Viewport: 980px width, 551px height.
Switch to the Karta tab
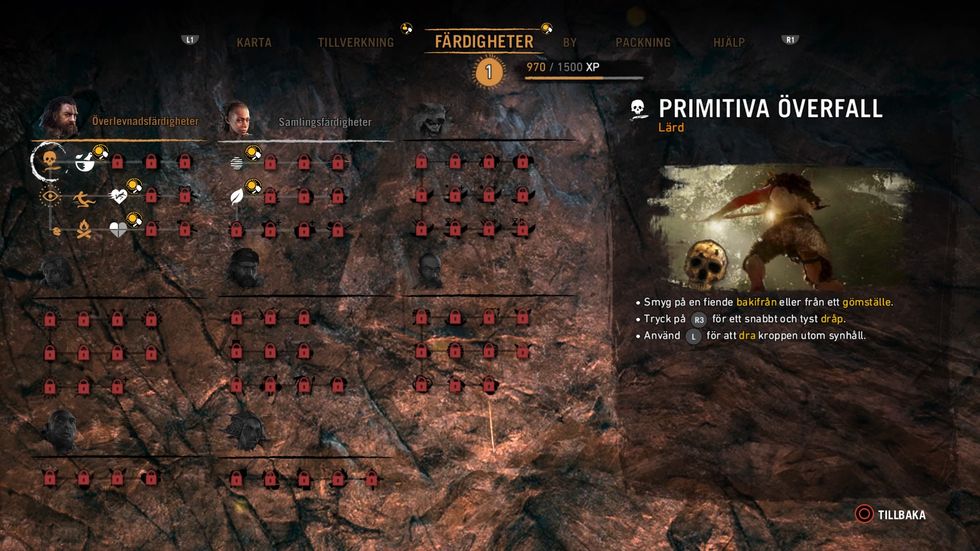click(x=254, y=43)
